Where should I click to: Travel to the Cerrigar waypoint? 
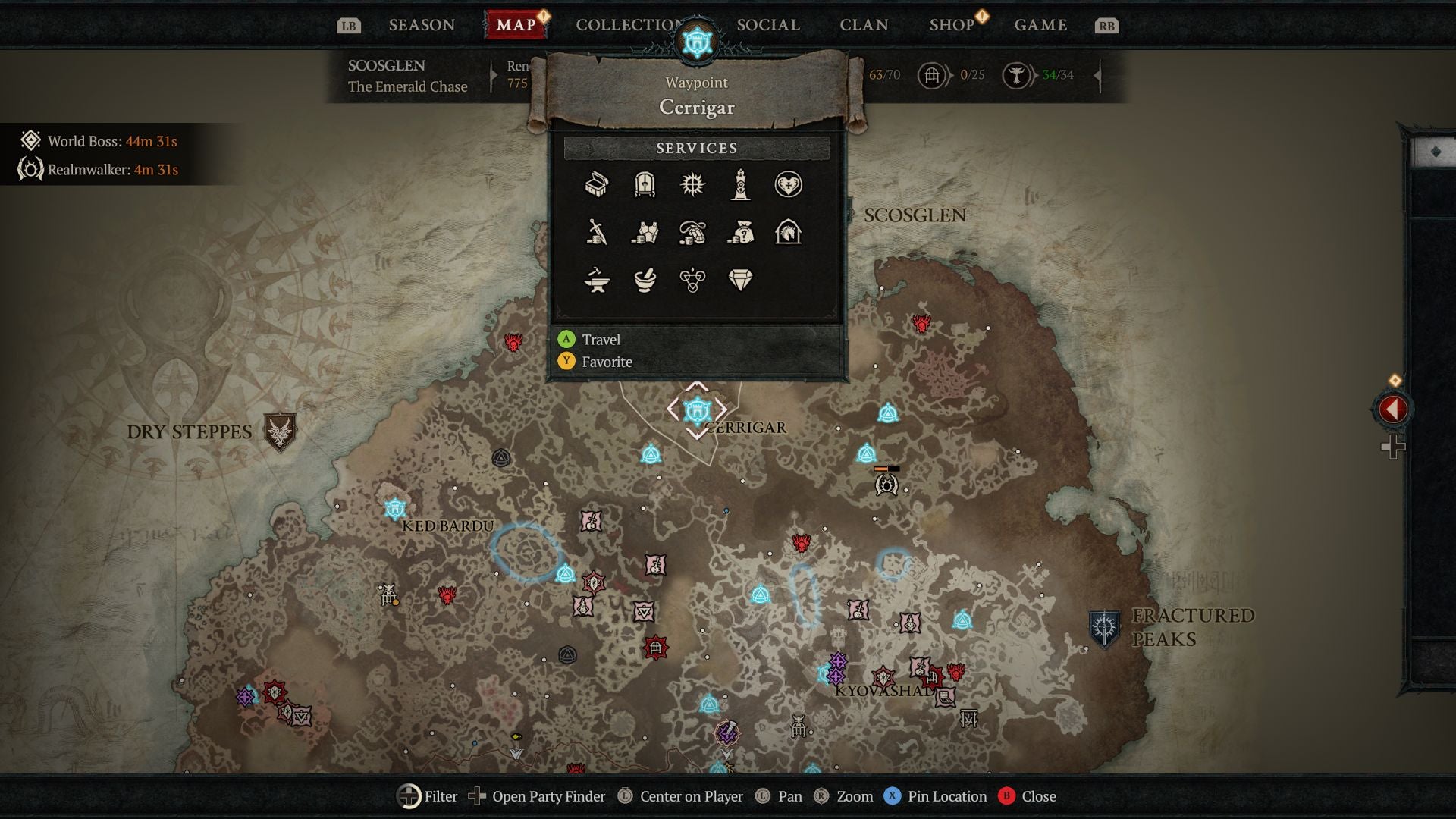(600, 340)
